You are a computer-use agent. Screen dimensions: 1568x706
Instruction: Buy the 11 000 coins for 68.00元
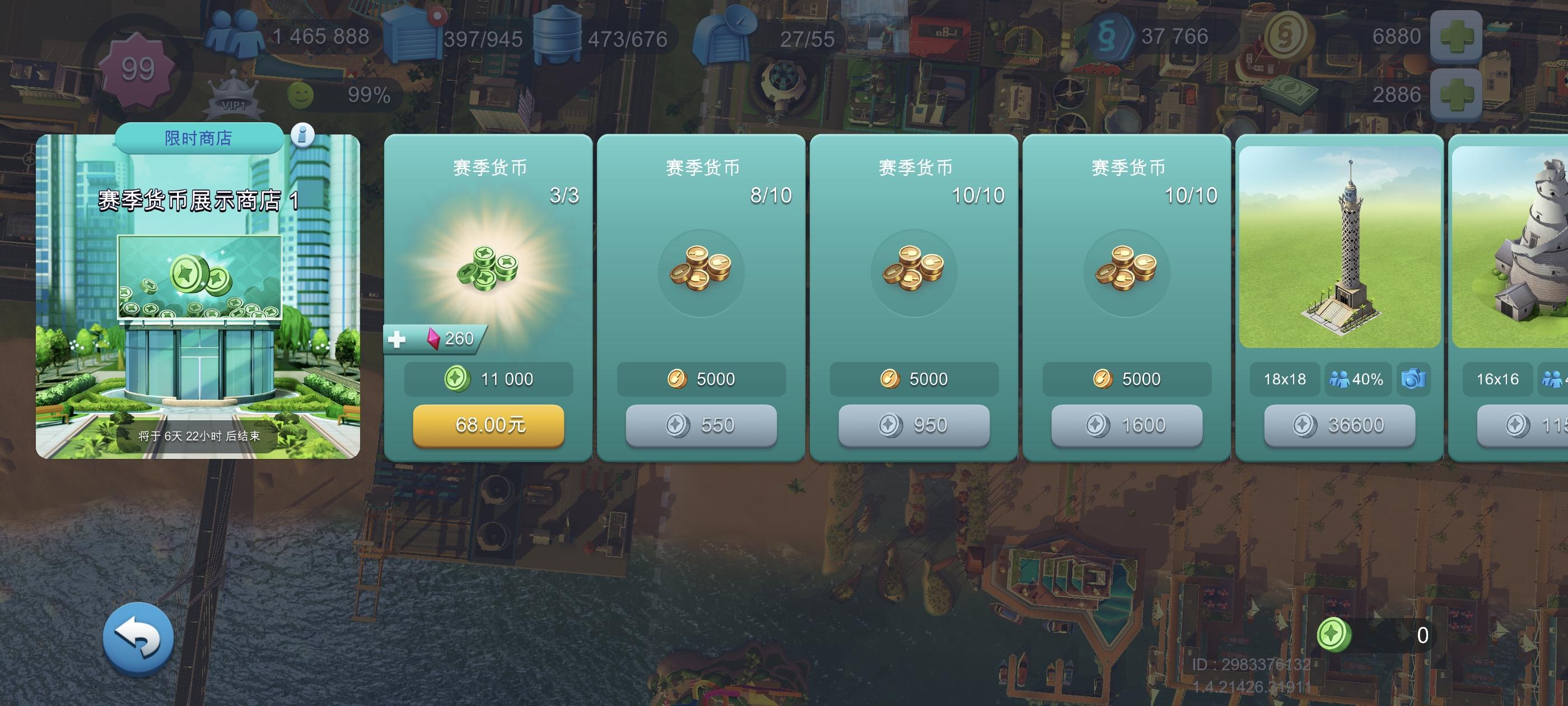tap(489, 426)
